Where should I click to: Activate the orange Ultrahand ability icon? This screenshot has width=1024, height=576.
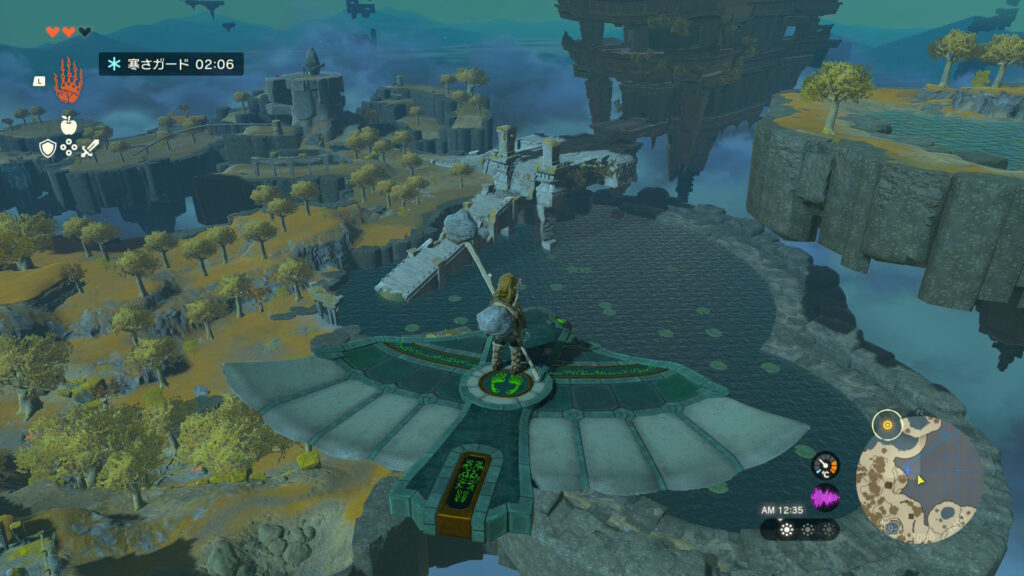pyautogui.click(x=69, y=78)
